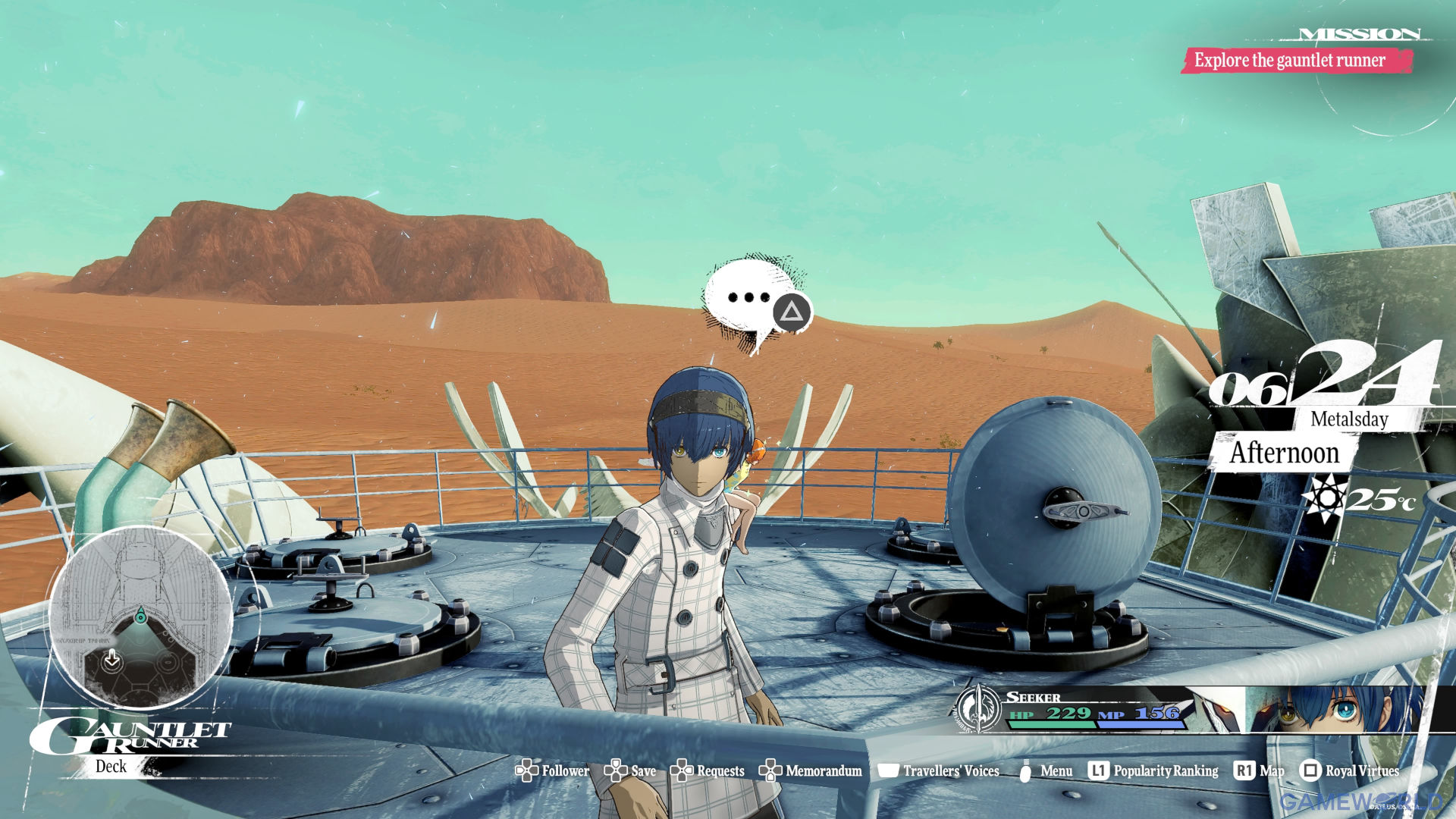
Task: Open the Map shortcut
Action: (x=1260, y=770)
